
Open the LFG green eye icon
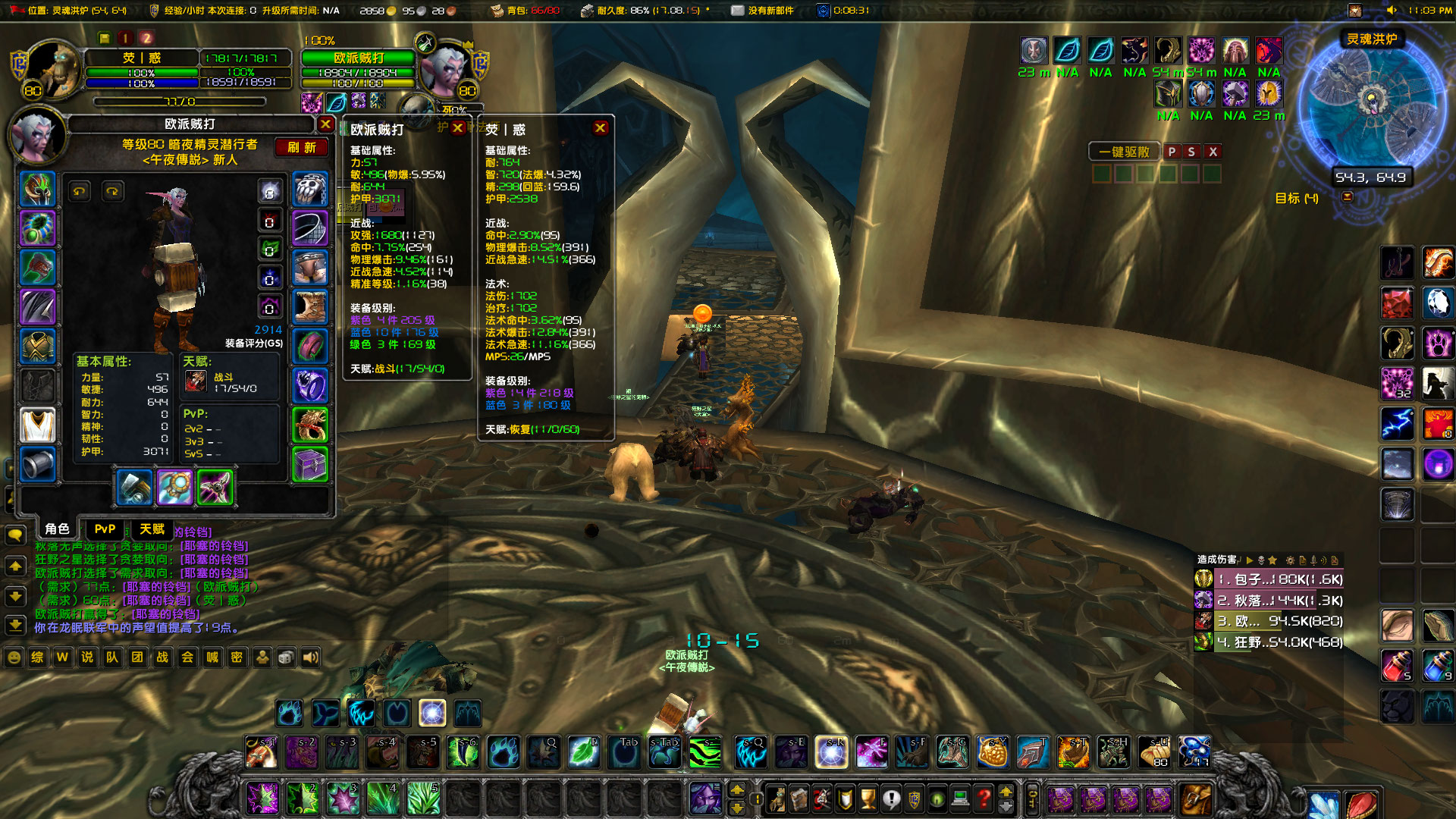[x=938, y=799]
